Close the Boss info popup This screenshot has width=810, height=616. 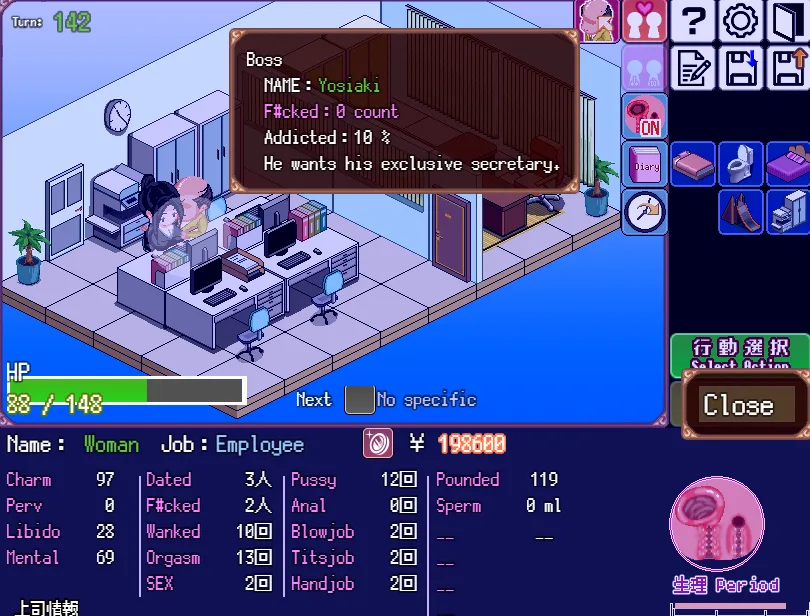pyautogui.click(x=738, y=405)
